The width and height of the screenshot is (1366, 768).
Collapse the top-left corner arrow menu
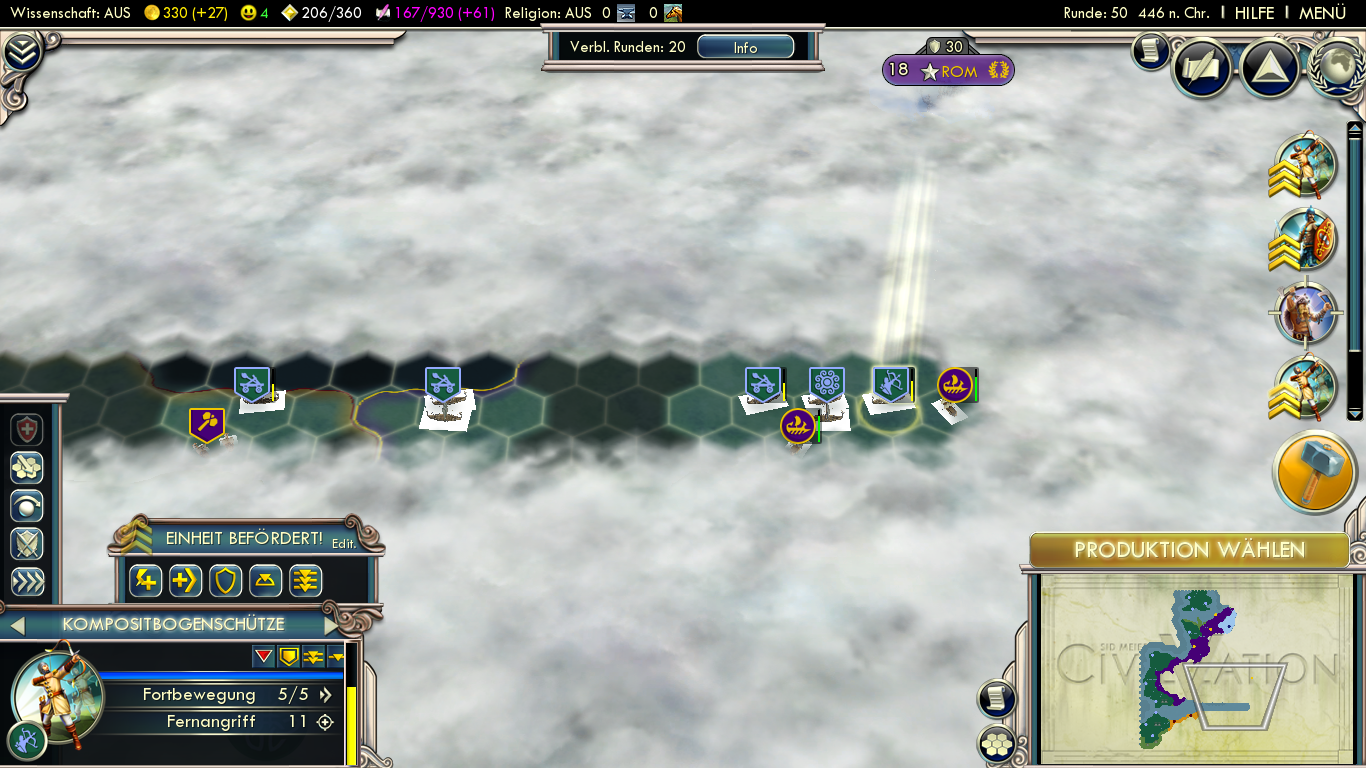pos(21,51)
